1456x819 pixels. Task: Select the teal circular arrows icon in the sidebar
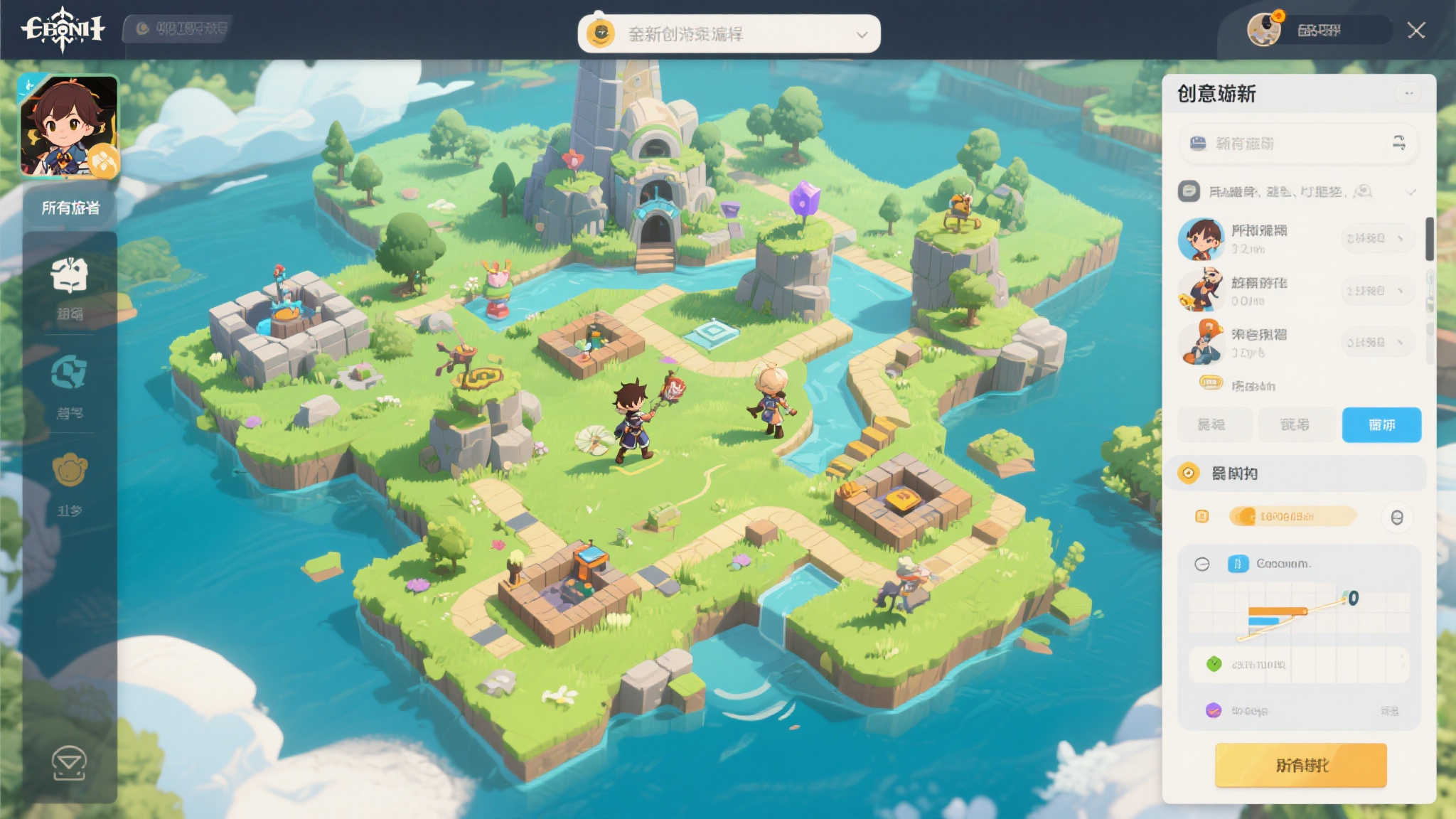tap(70, 373)
